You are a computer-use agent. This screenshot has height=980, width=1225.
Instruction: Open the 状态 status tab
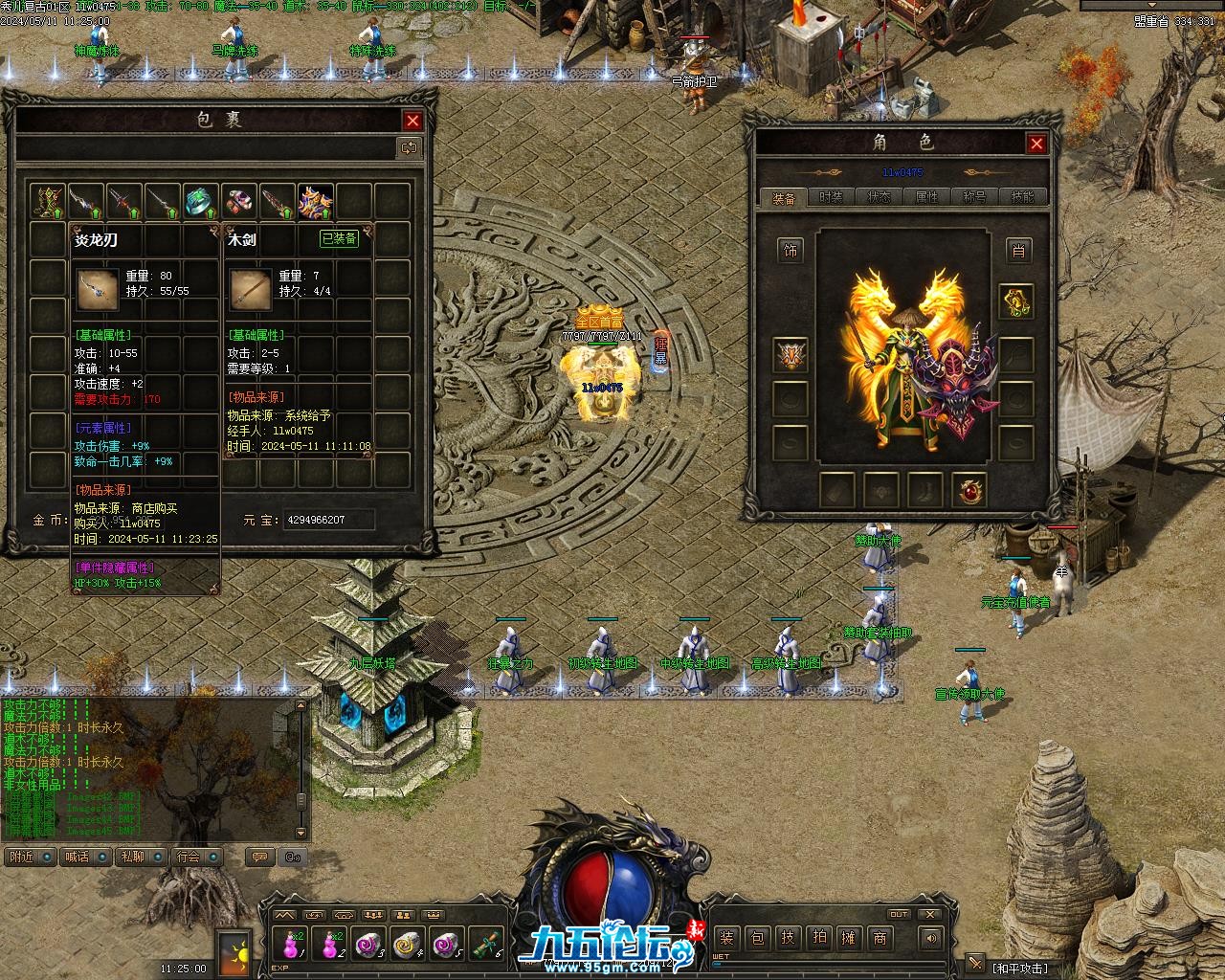879,198
